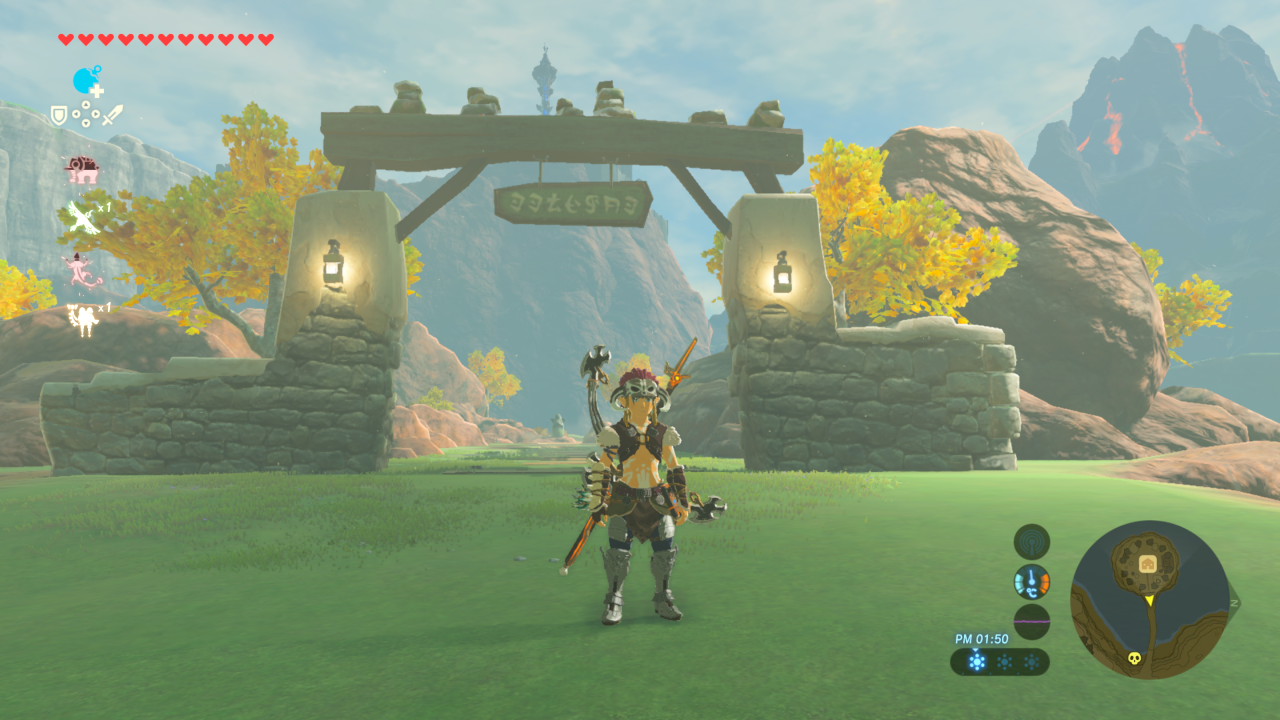The image size is (1280, 720).
Task: Click the thermometer temperature gauge
Action: click(x=1031, y=581)
